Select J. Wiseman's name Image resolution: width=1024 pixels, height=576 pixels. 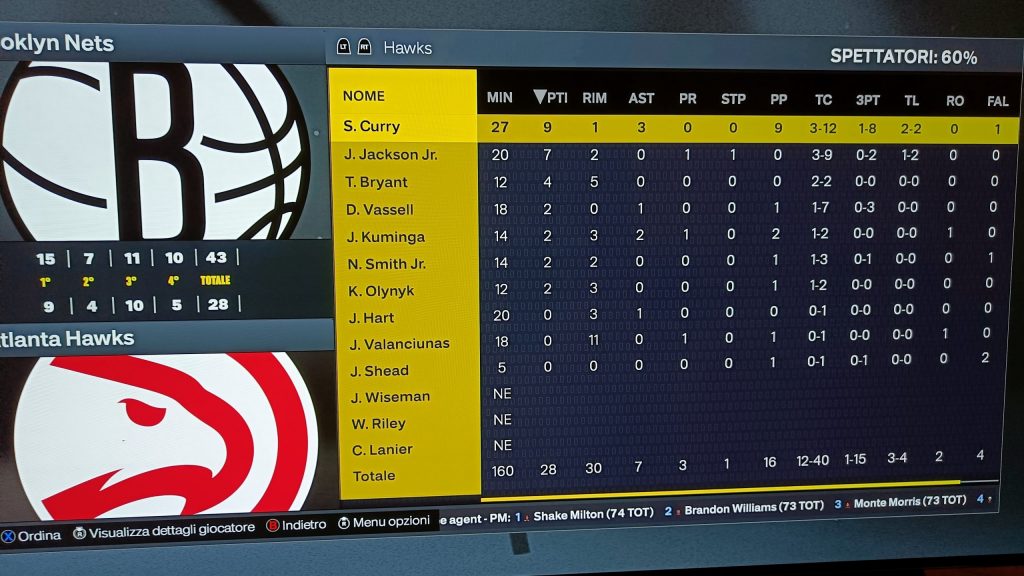[x=390, y=397]
